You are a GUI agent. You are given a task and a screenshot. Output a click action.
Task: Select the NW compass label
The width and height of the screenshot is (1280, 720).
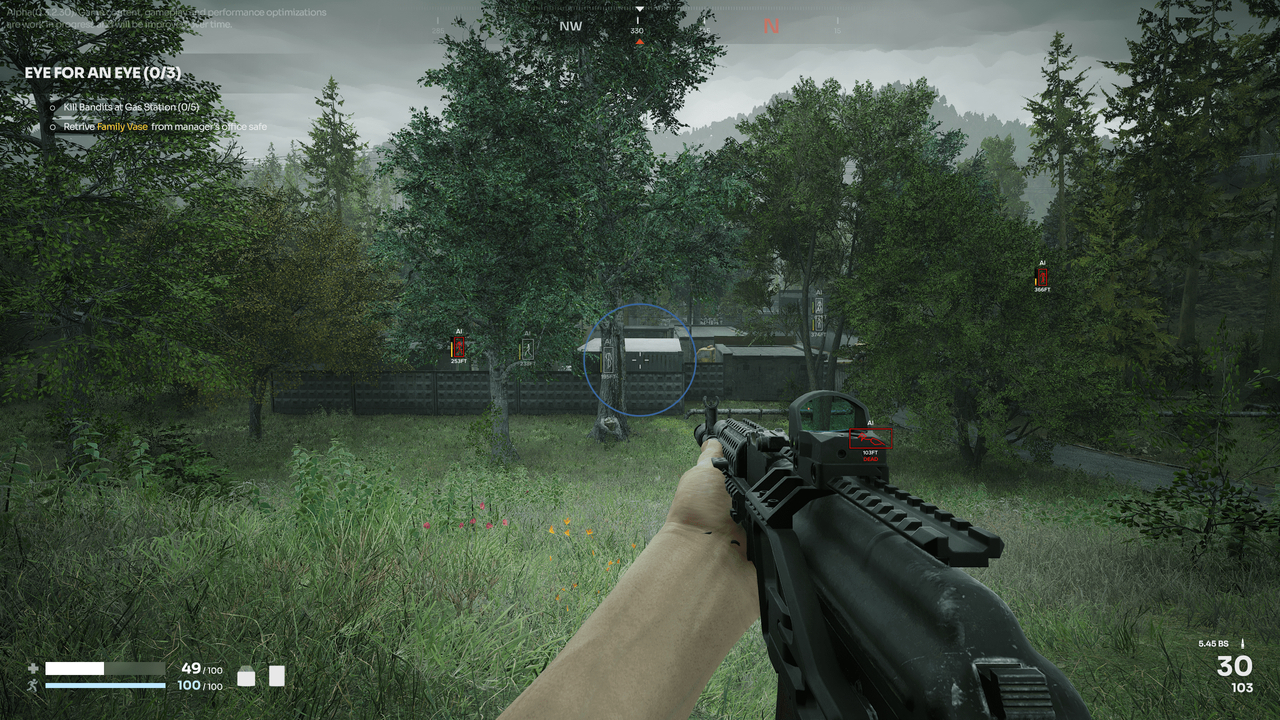point(569,26)
